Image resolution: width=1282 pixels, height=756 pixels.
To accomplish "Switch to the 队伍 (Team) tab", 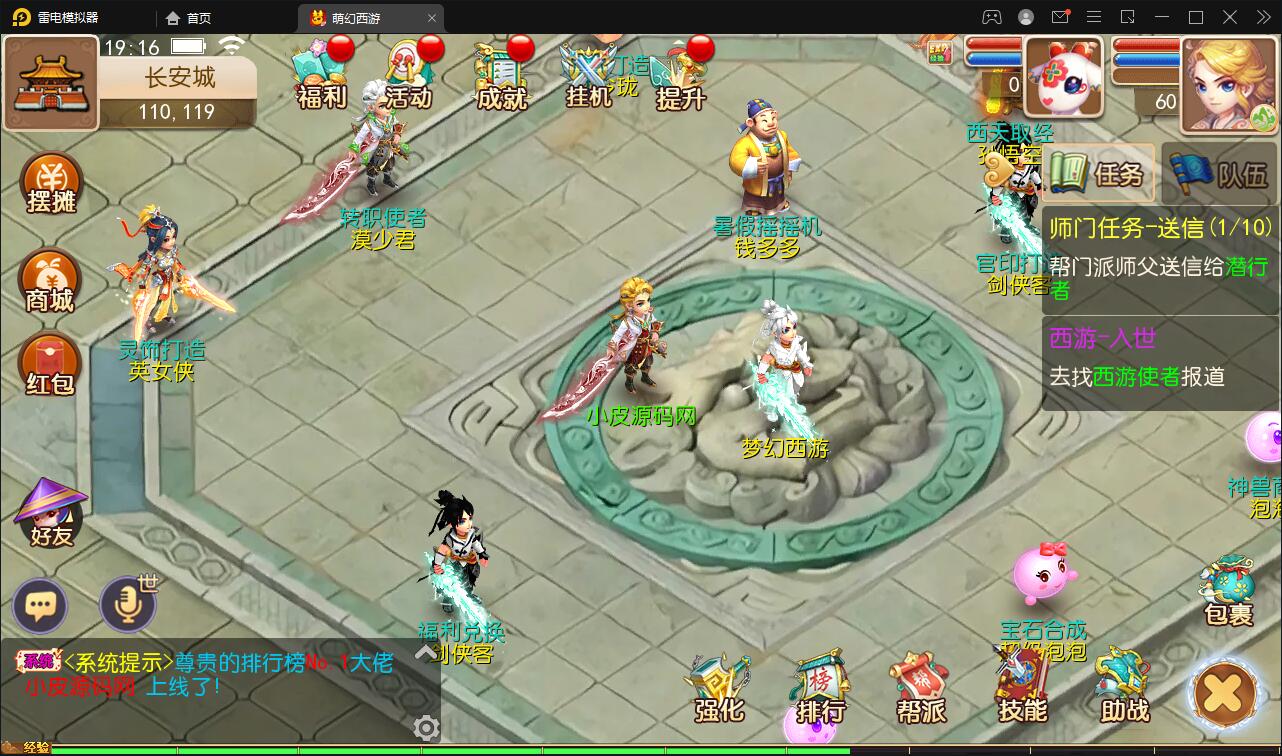I will point(1218,172).
